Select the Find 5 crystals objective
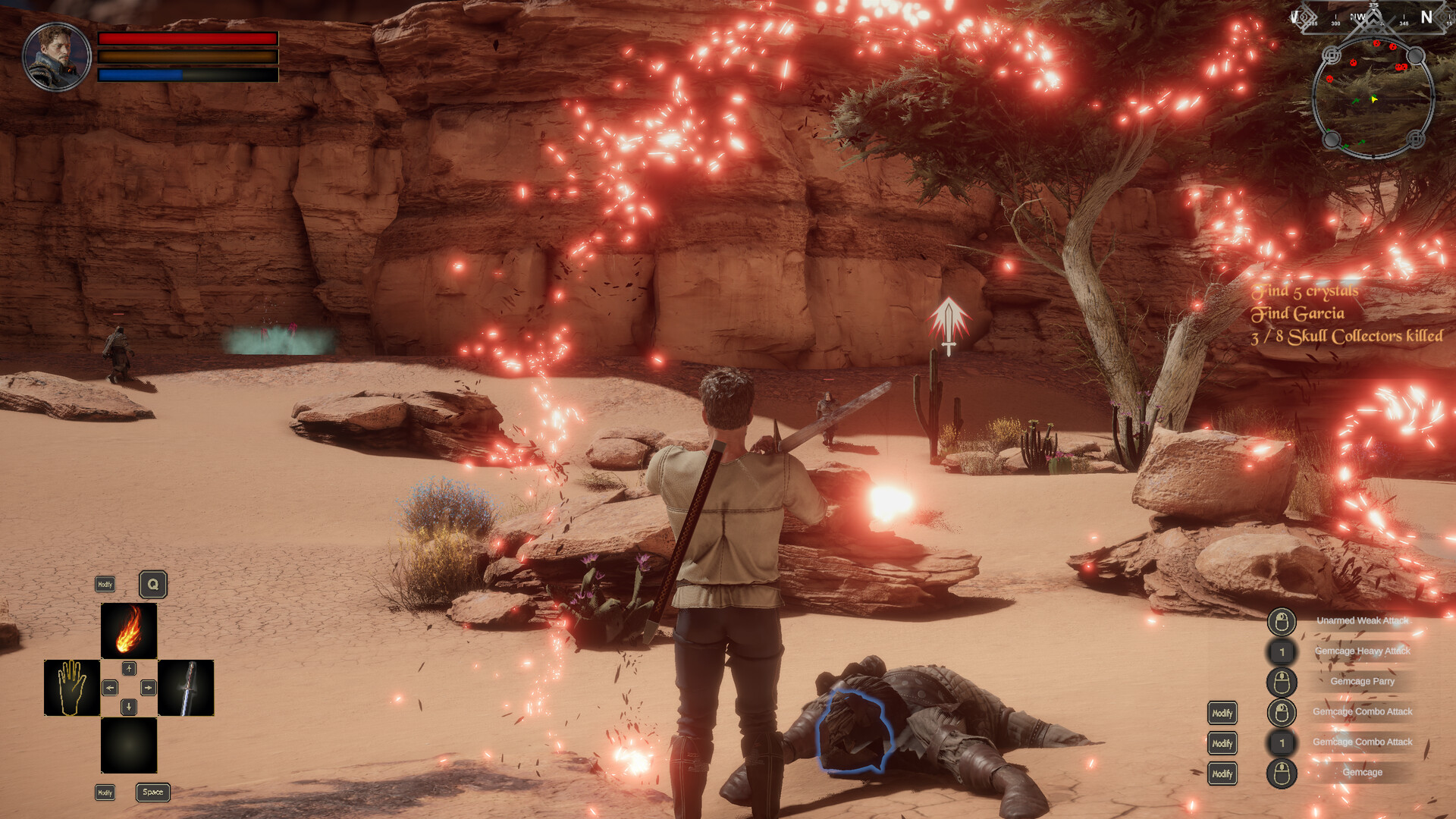This screenshot has height=819, width=1456. [1304, 291]
